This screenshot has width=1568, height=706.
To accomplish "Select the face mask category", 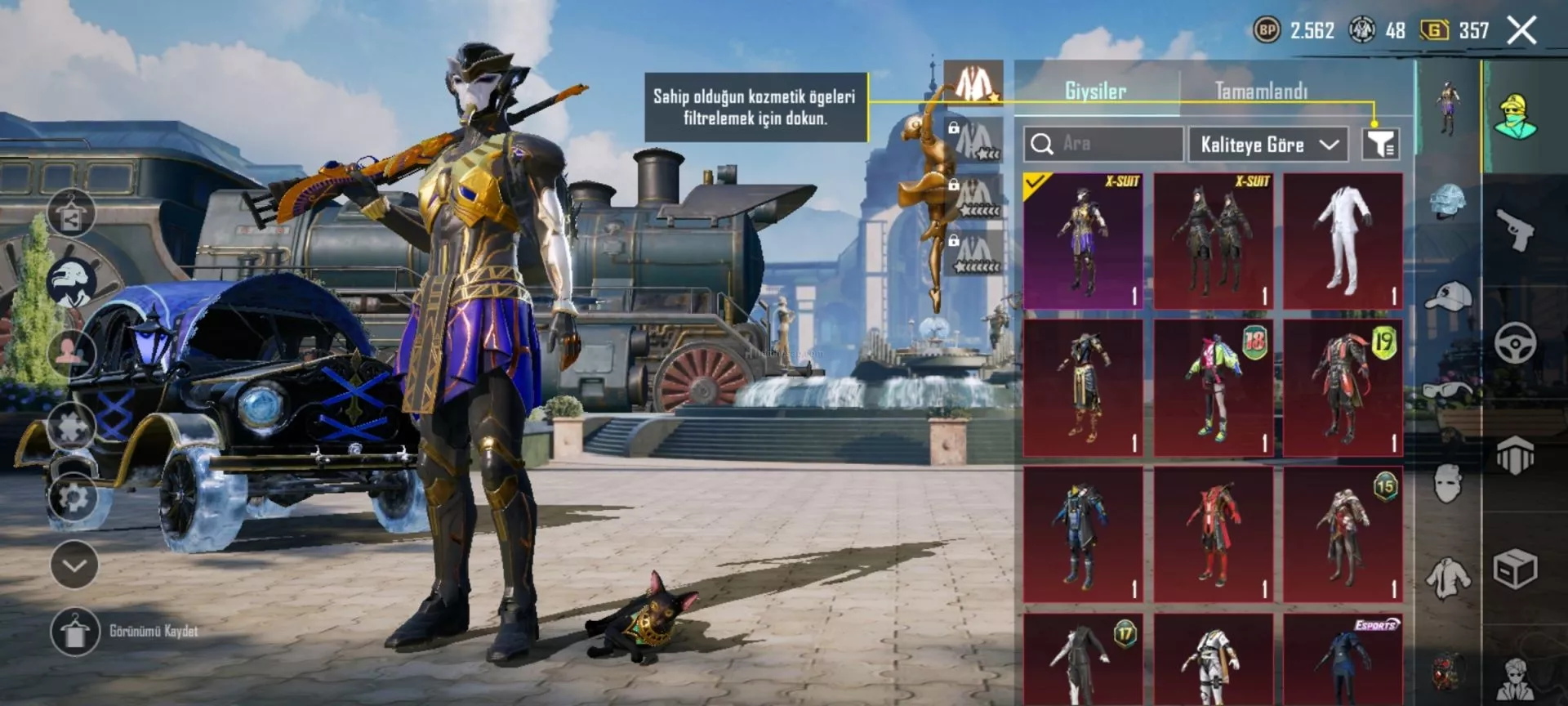I will [1448, 484].
